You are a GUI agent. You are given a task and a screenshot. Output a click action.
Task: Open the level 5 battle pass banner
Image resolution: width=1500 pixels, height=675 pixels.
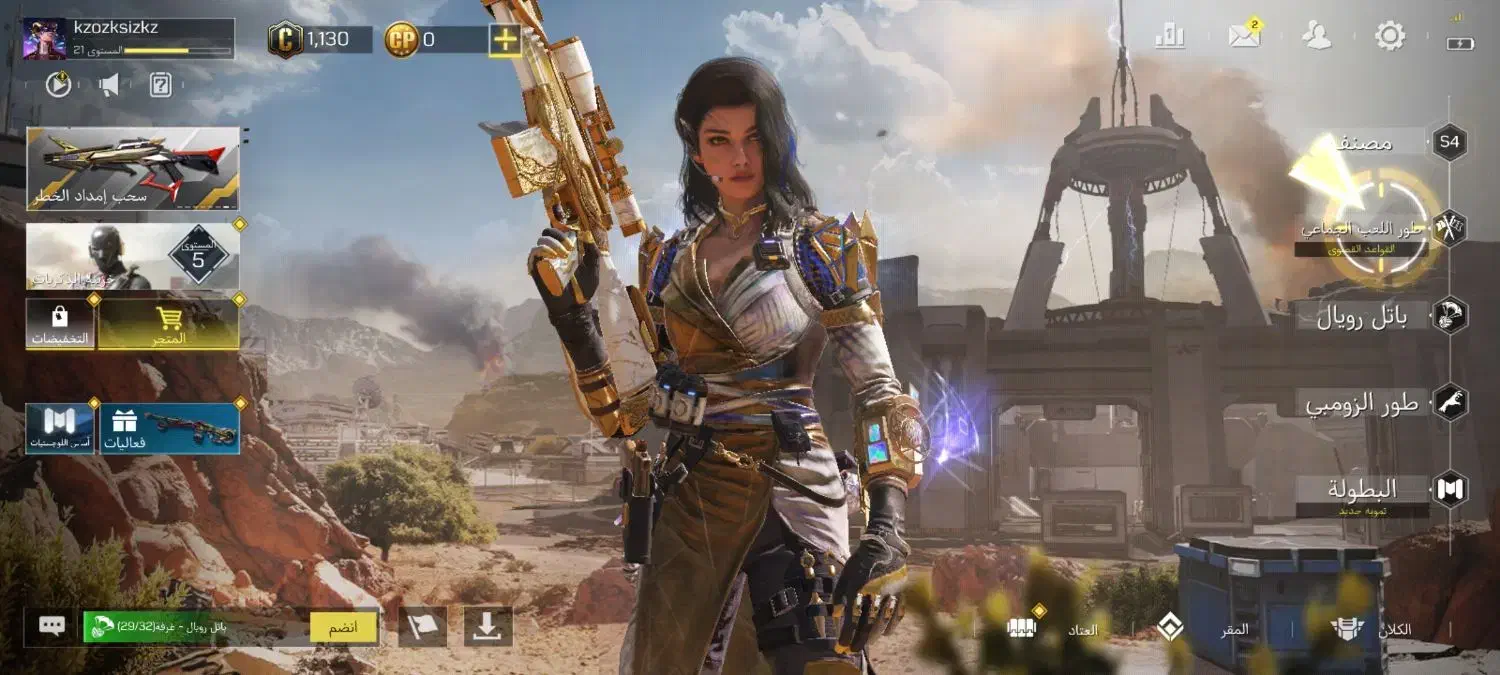pos(133,257)
